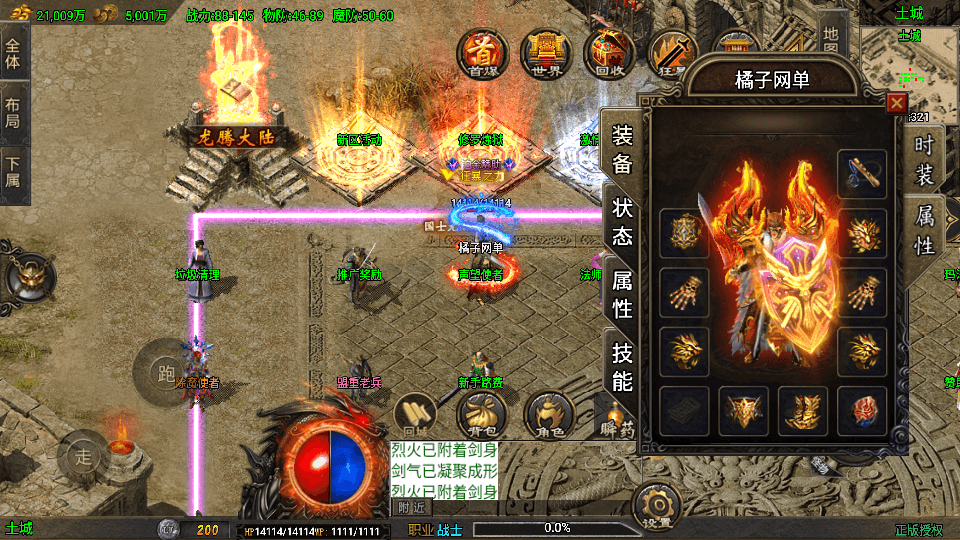Select the 全体 all-units side tab
The height and width of the screenshot is (540, 960).
tap(13, 55)
